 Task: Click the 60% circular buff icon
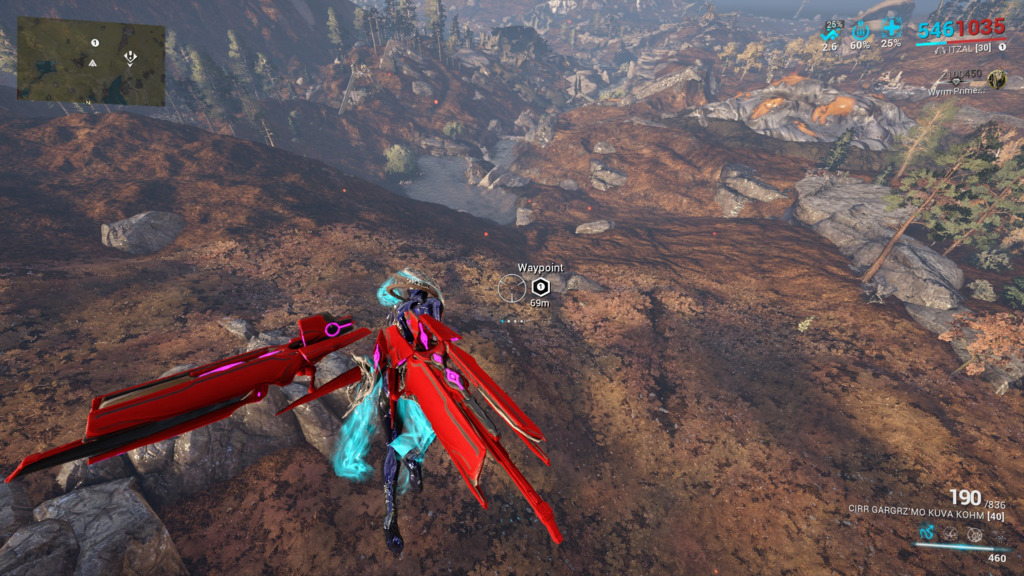point(859,31)
